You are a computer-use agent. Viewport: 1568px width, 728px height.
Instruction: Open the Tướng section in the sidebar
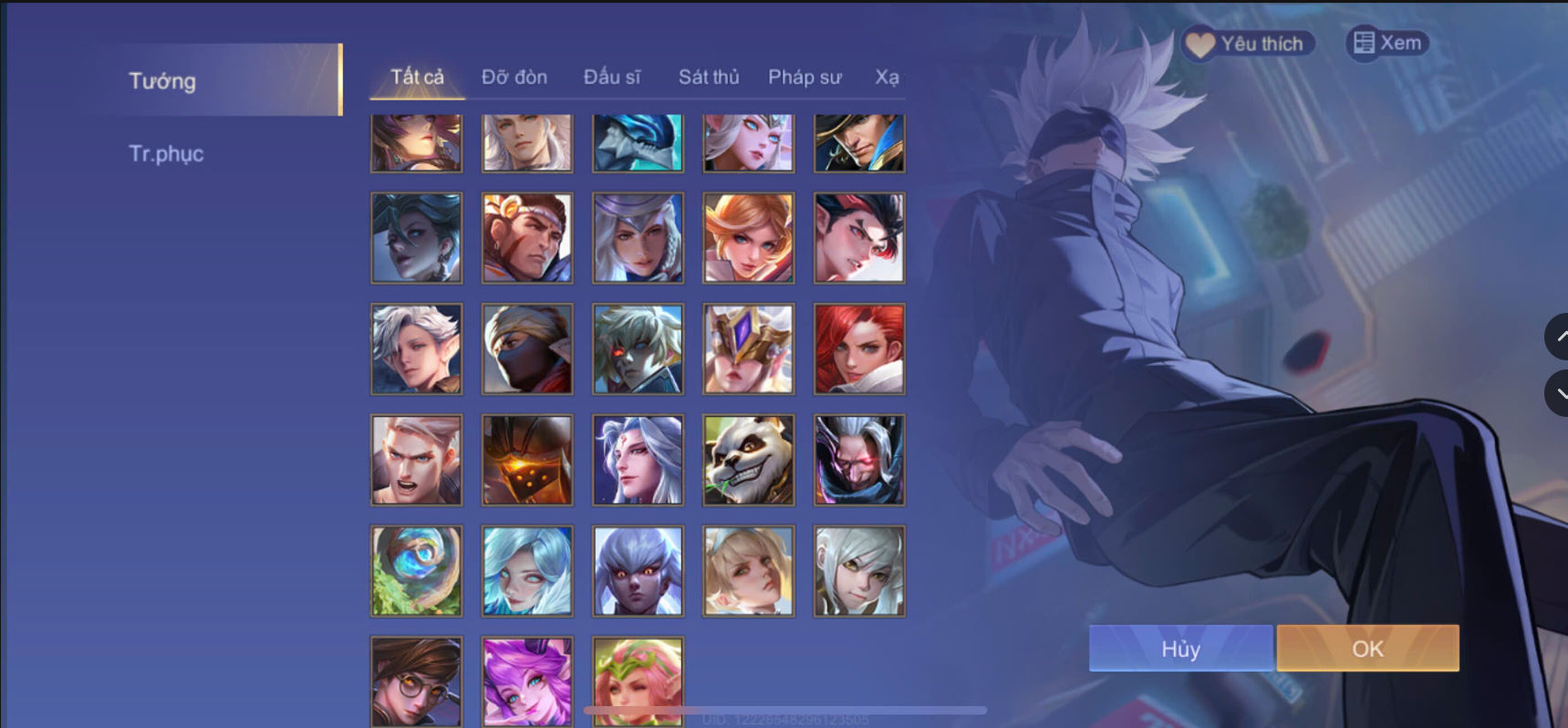click(x=161, y=80)
